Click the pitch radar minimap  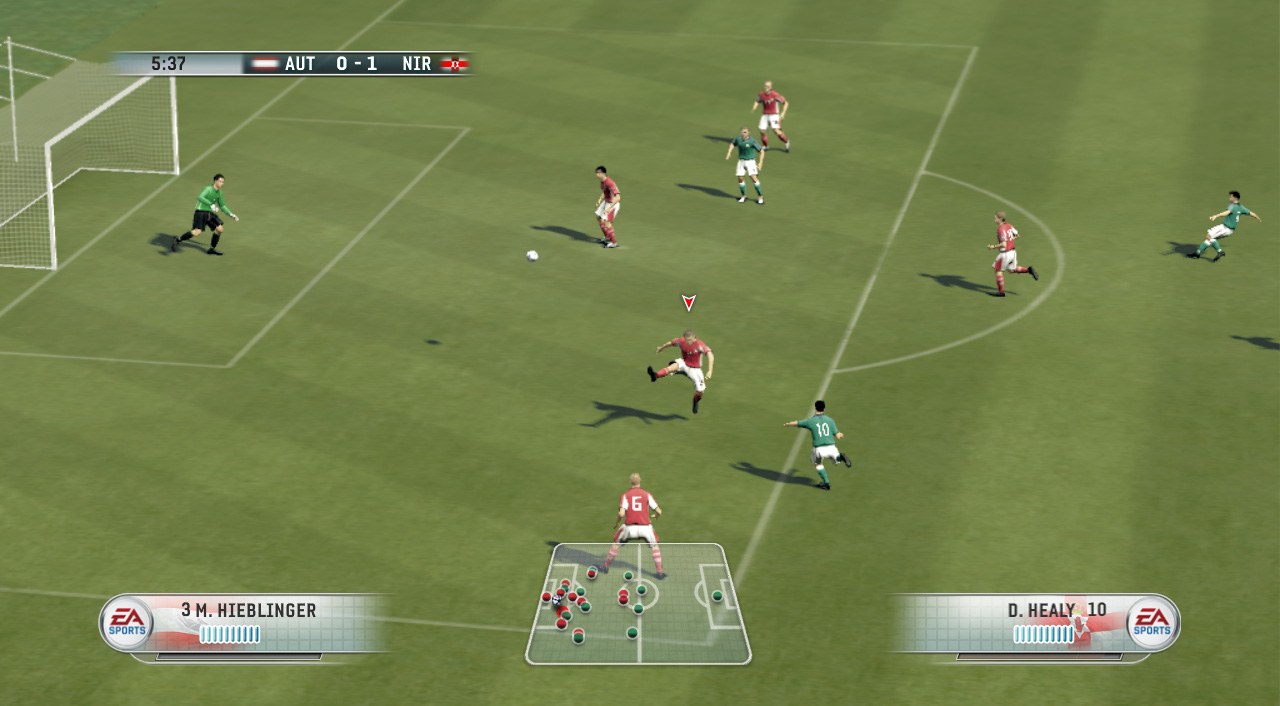pyautogui.click(x=638, y=604)
